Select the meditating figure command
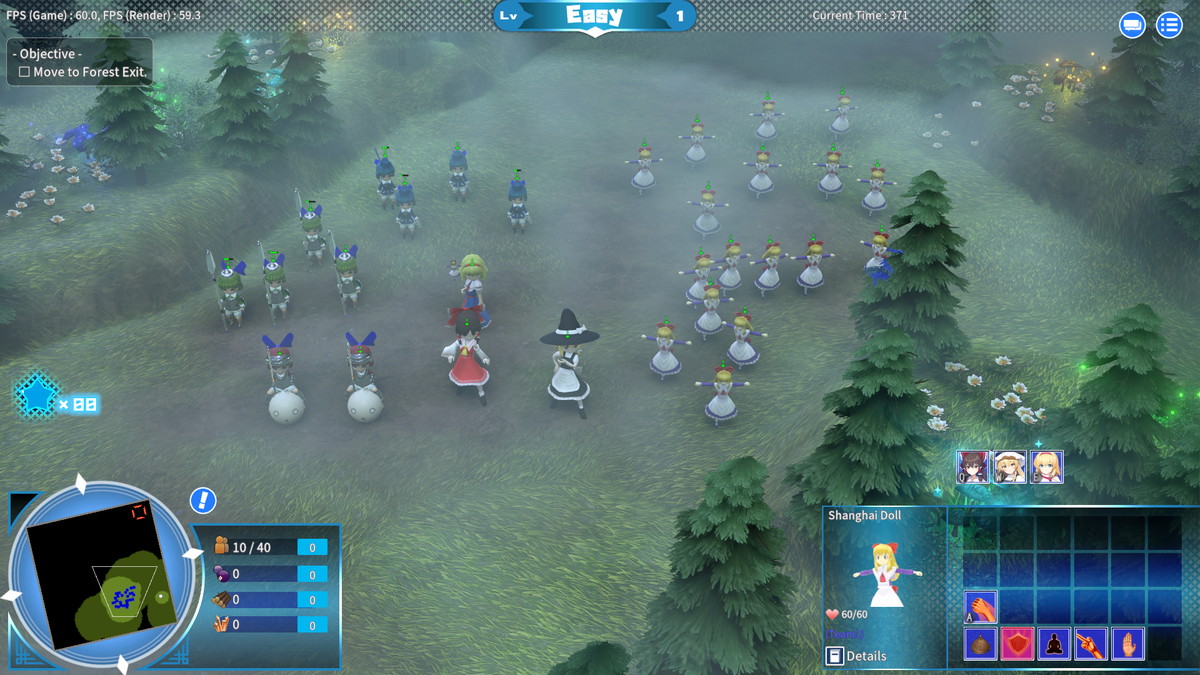 coord(1054,644)
